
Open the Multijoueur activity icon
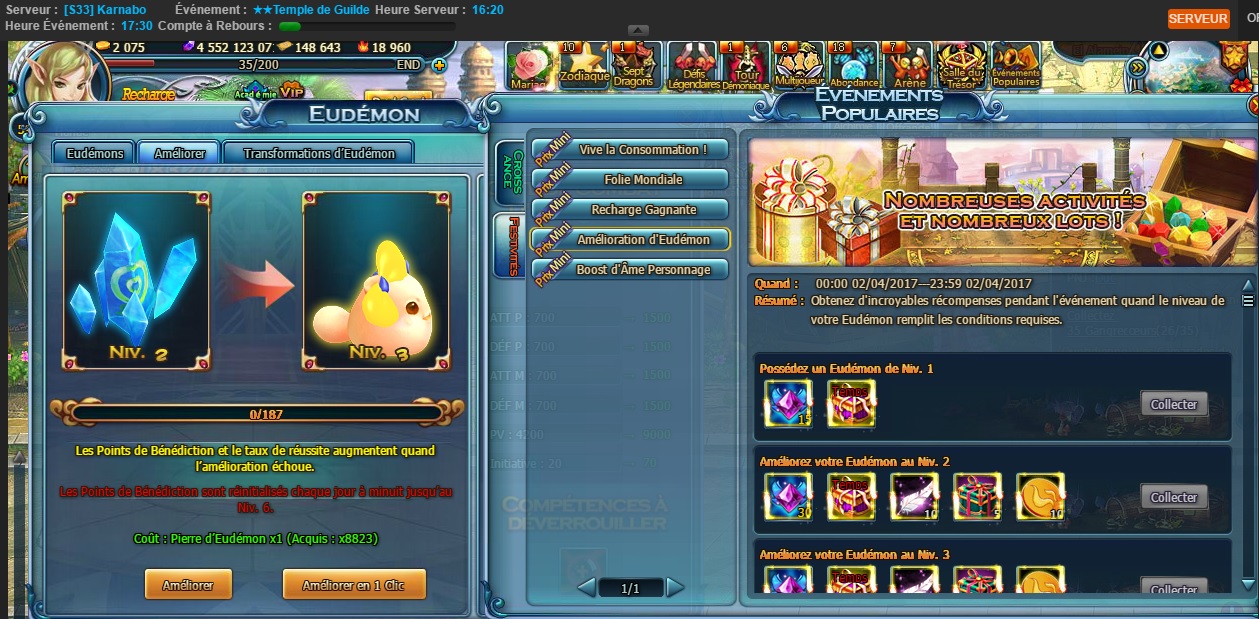[x=798, y=65]
